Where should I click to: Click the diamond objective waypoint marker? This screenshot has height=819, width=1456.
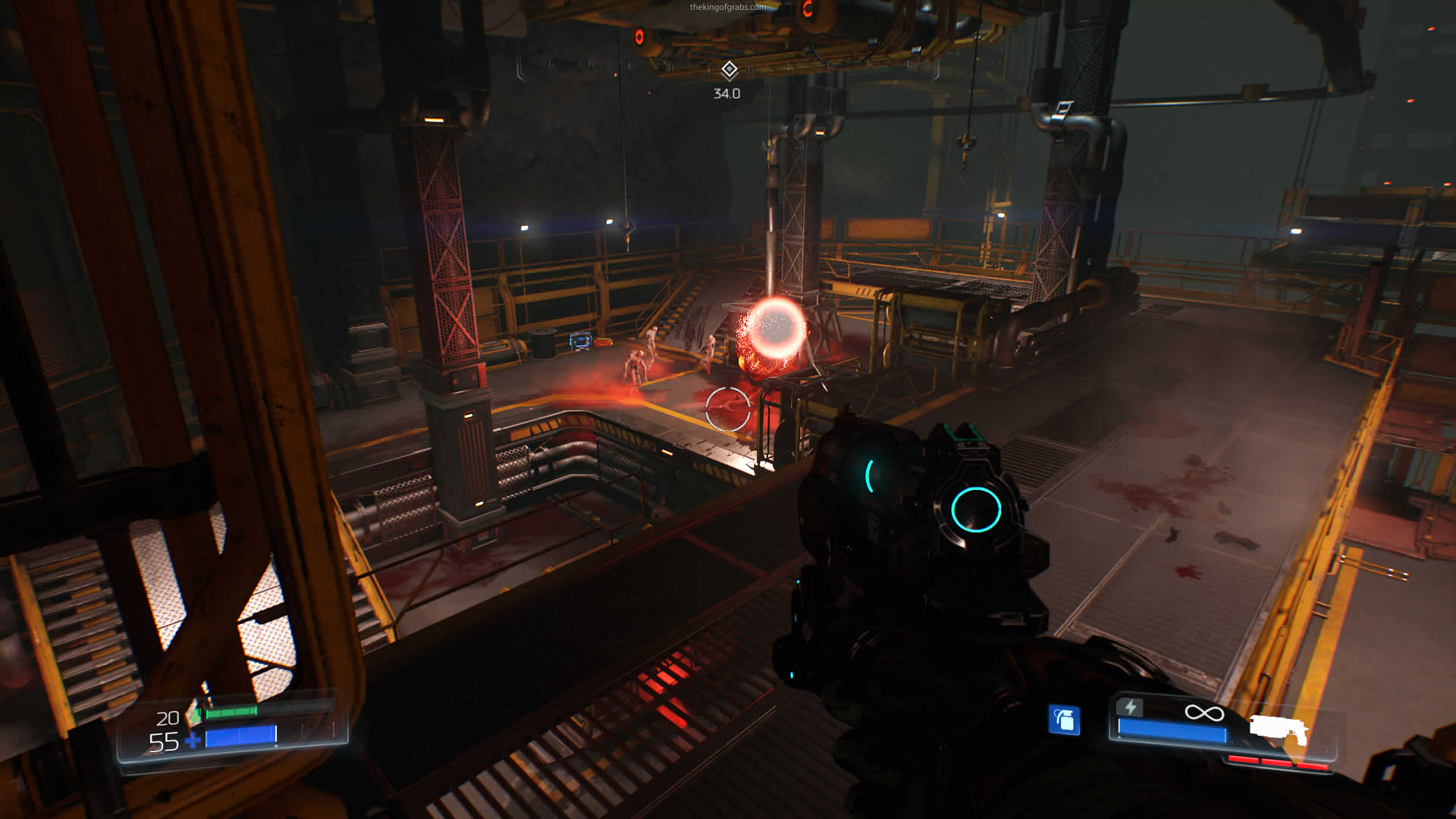(x=729, y=71)
